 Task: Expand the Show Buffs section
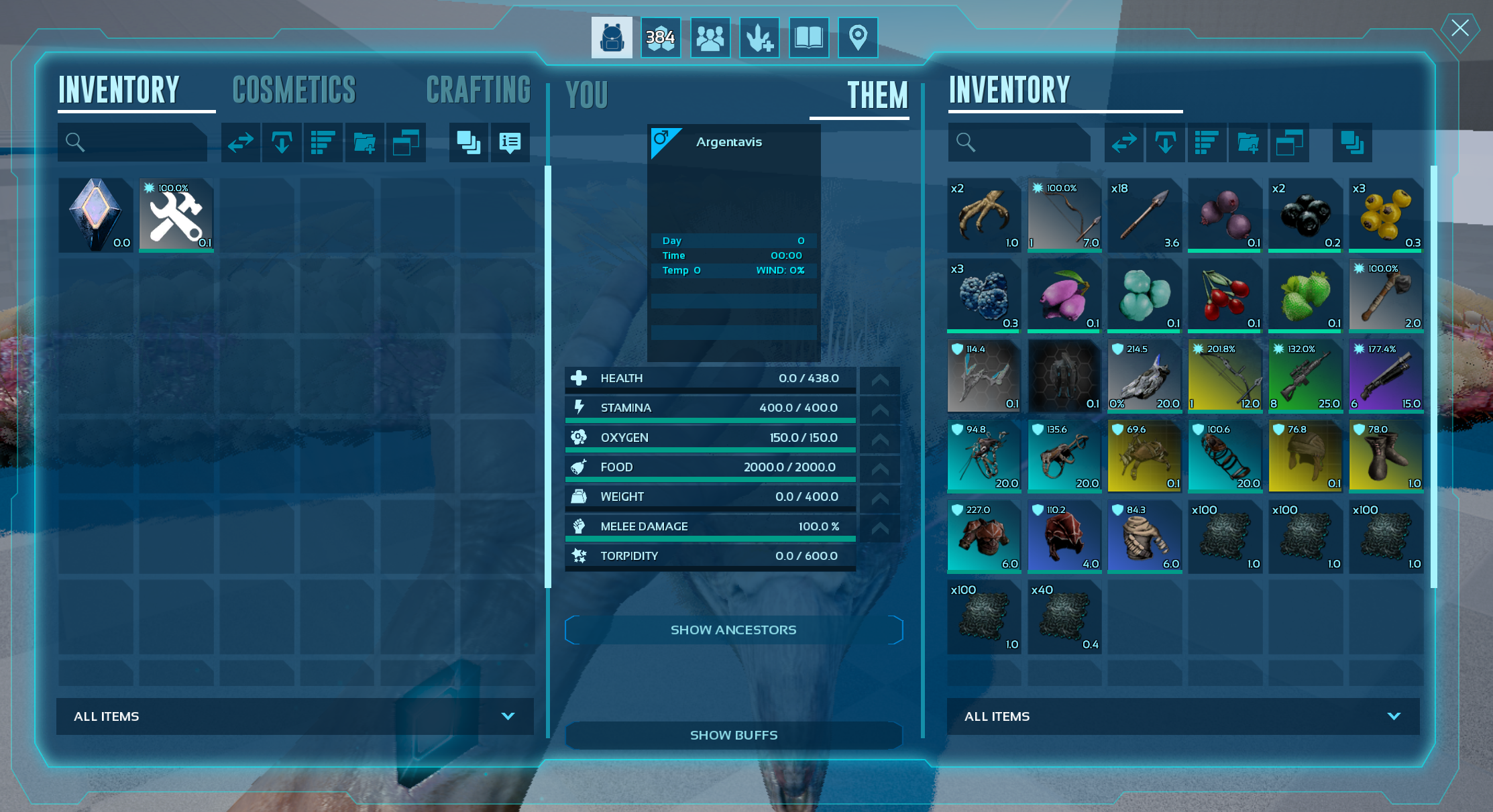[x=734, y=735]
